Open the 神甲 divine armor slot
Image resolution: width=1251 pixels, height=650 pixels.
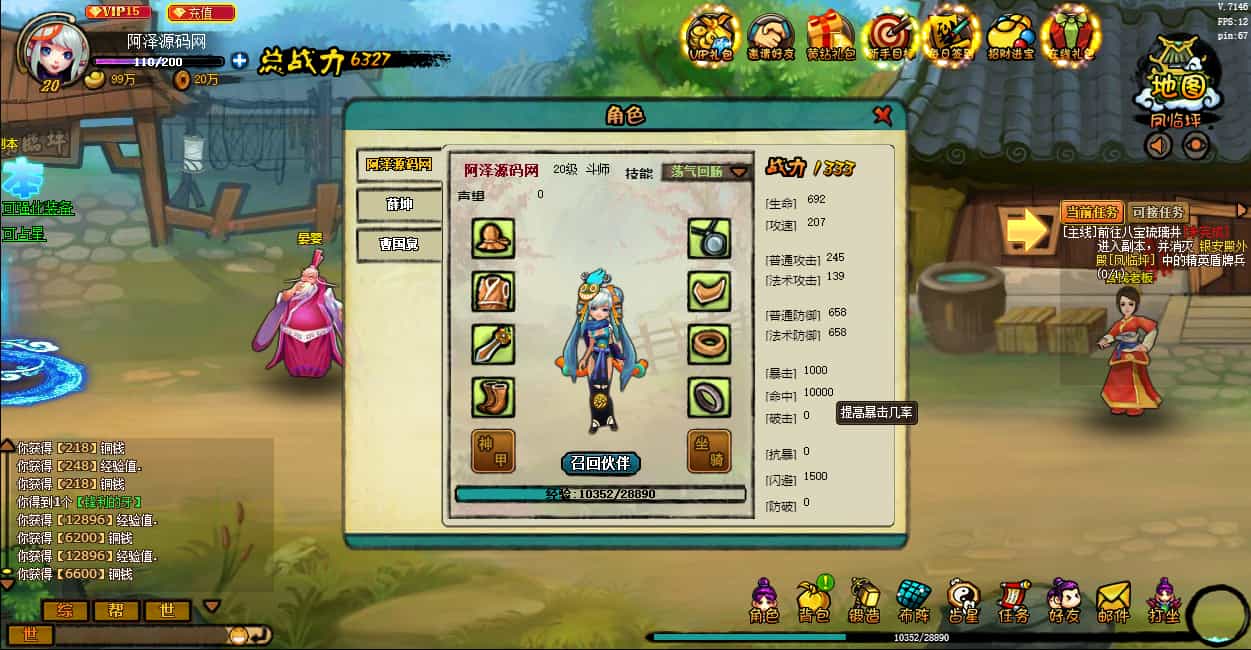(x=493, y=451)
